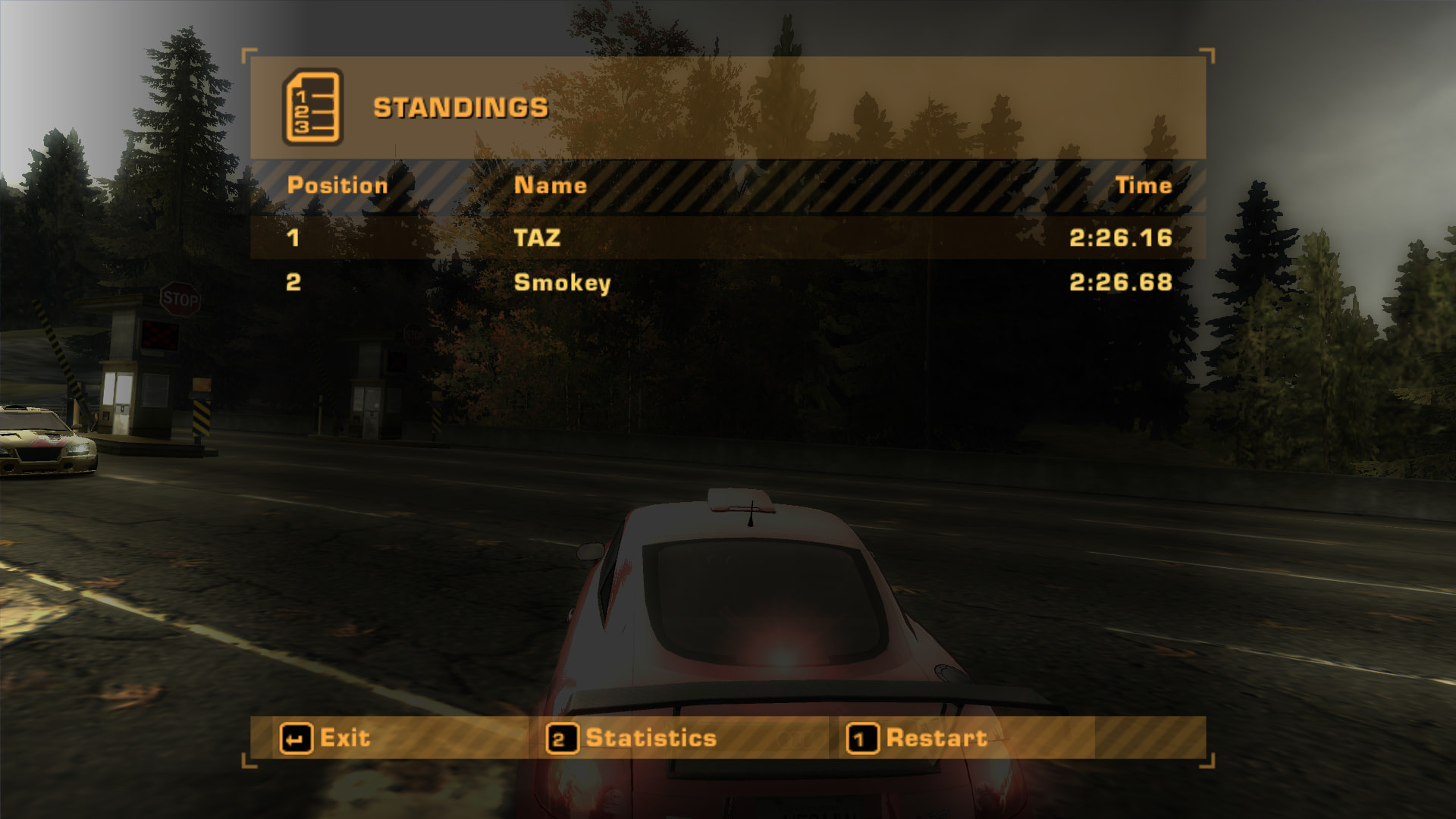The image size is (1456, 819).
Task: Restart the race
Action: pos(918,738)
